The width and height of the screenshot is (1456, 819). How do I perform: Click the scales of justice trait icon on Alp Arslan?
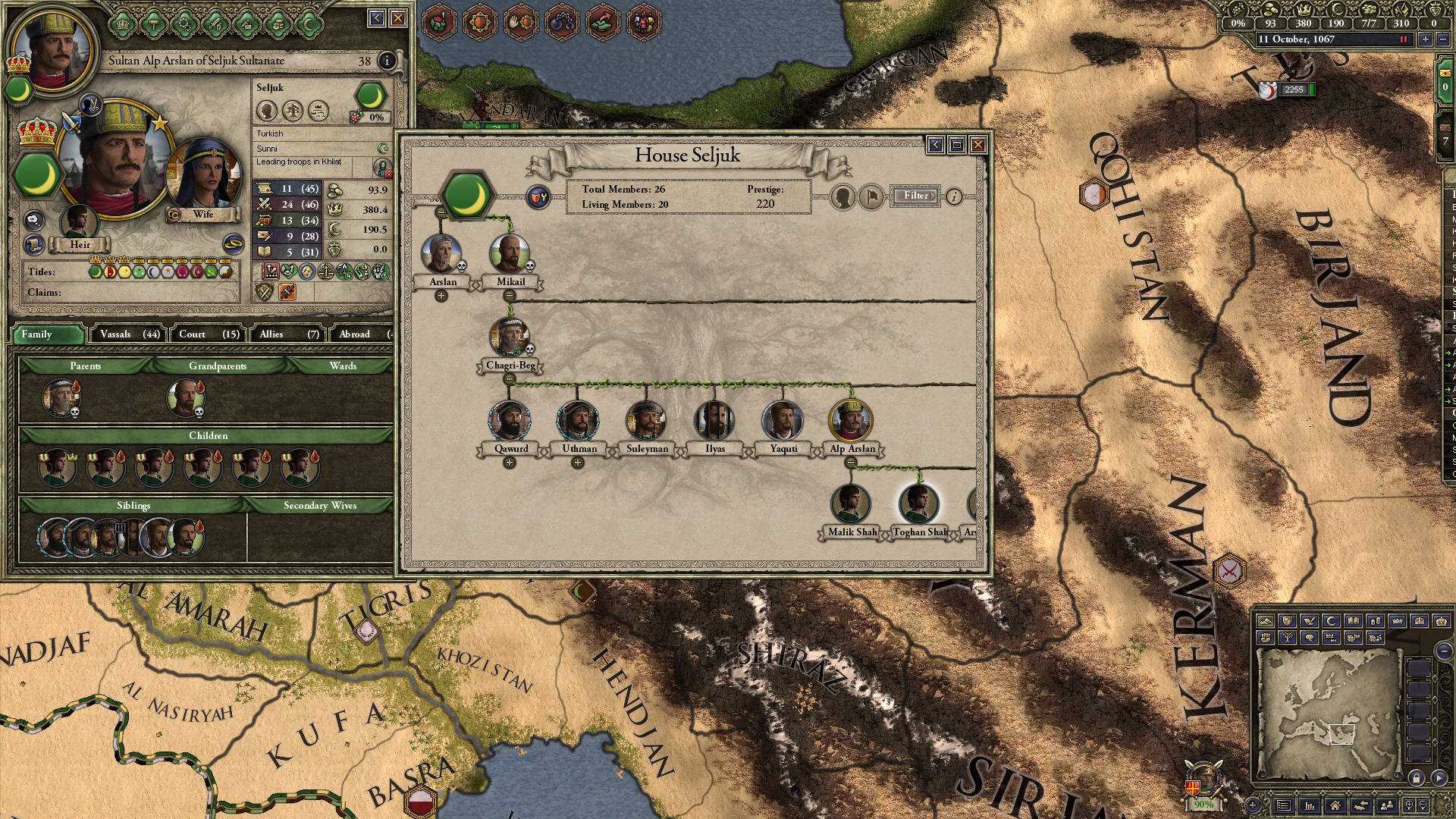(326, 271)
